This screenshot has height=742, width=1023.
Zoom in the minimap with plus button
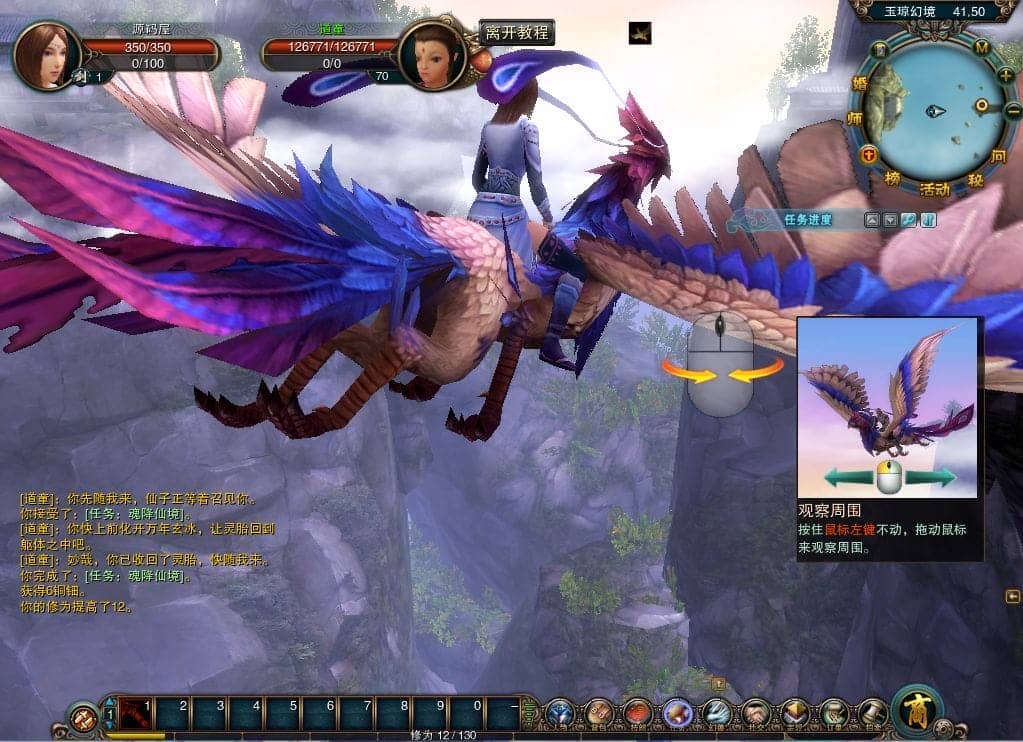point(1005,74)
